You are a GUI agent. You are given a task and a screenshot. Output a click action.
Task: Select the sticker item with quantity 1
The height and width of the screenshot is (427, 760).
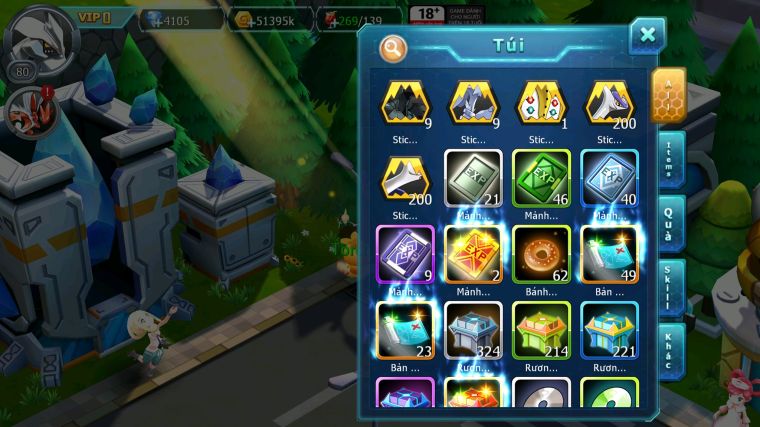click(x=541, y=104)
